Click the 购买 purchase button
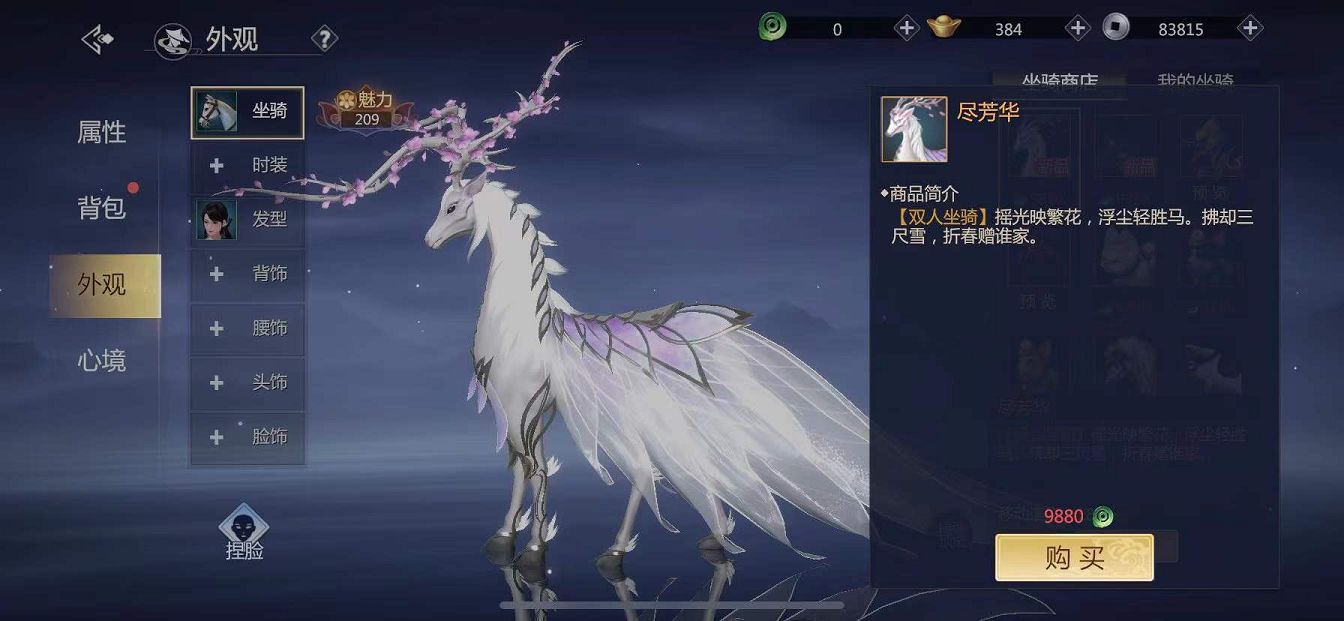 pos(1074,558)
